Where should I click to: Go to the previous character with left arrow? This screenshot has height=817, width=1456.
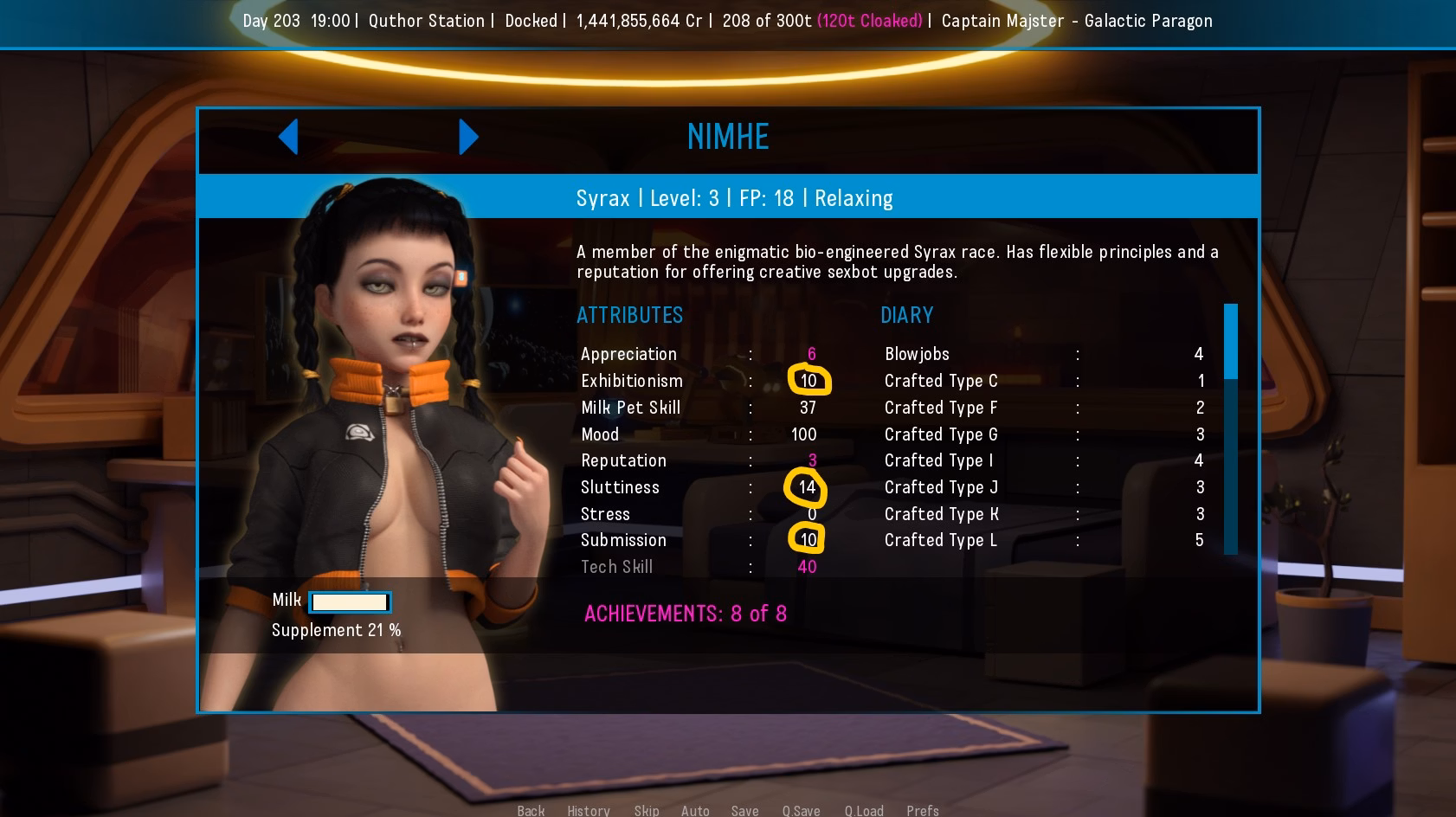click(x=289, y=137)
